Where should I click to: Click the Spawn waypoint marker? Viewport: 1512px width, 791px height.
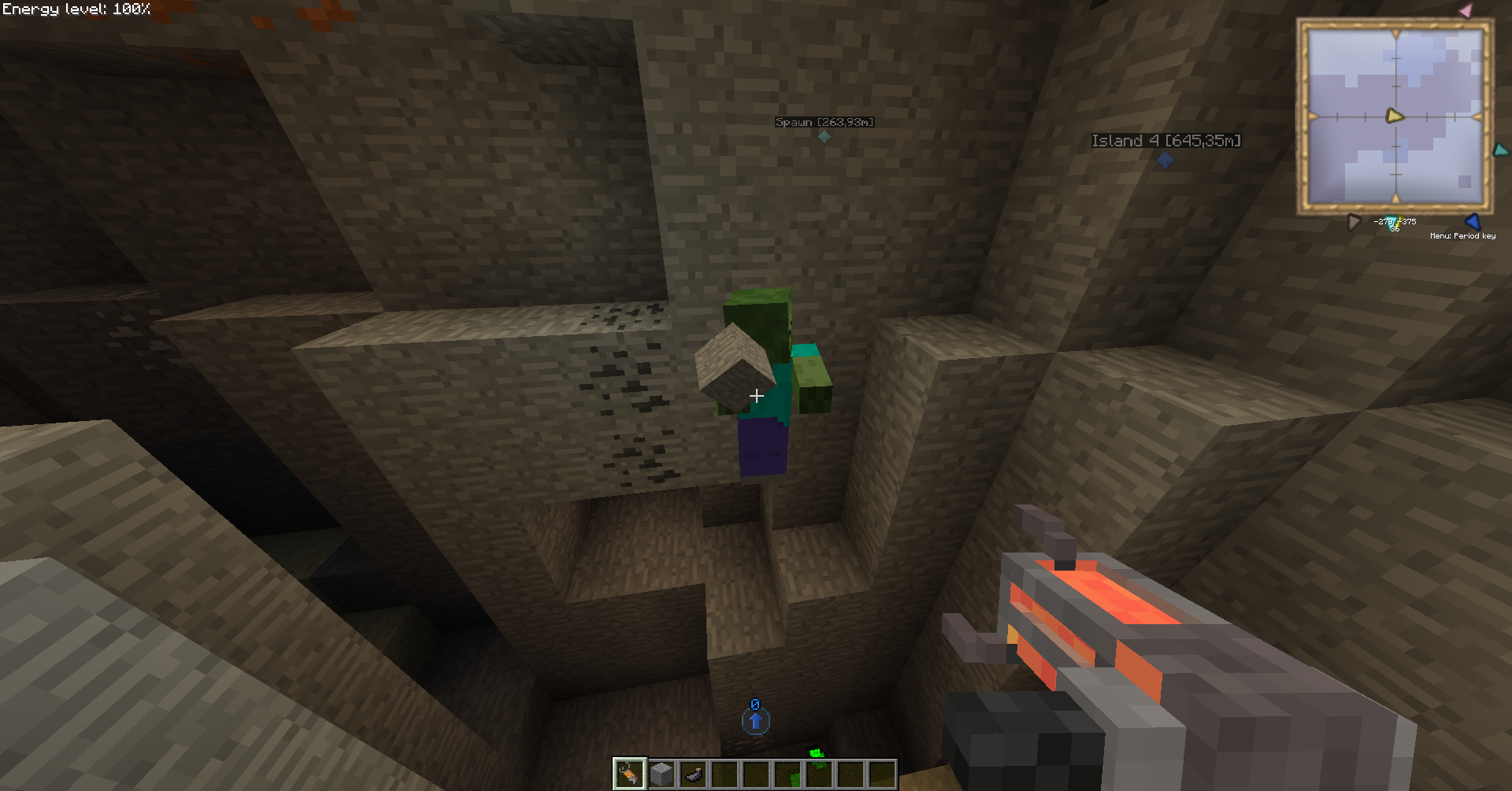[x=825, y=137]
